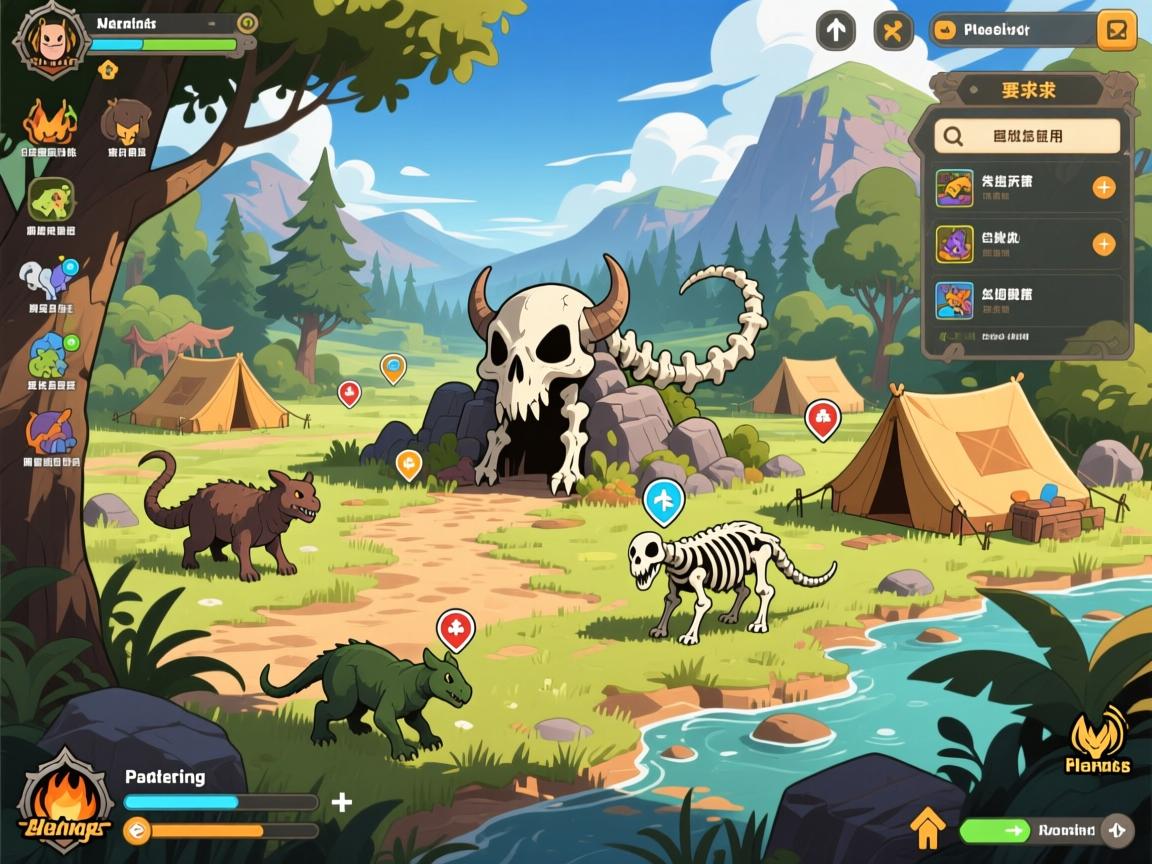This screenshot has width=1152, height=864.
Task: Select the blue map pin above the skeleton
Action: pos(663,499)
